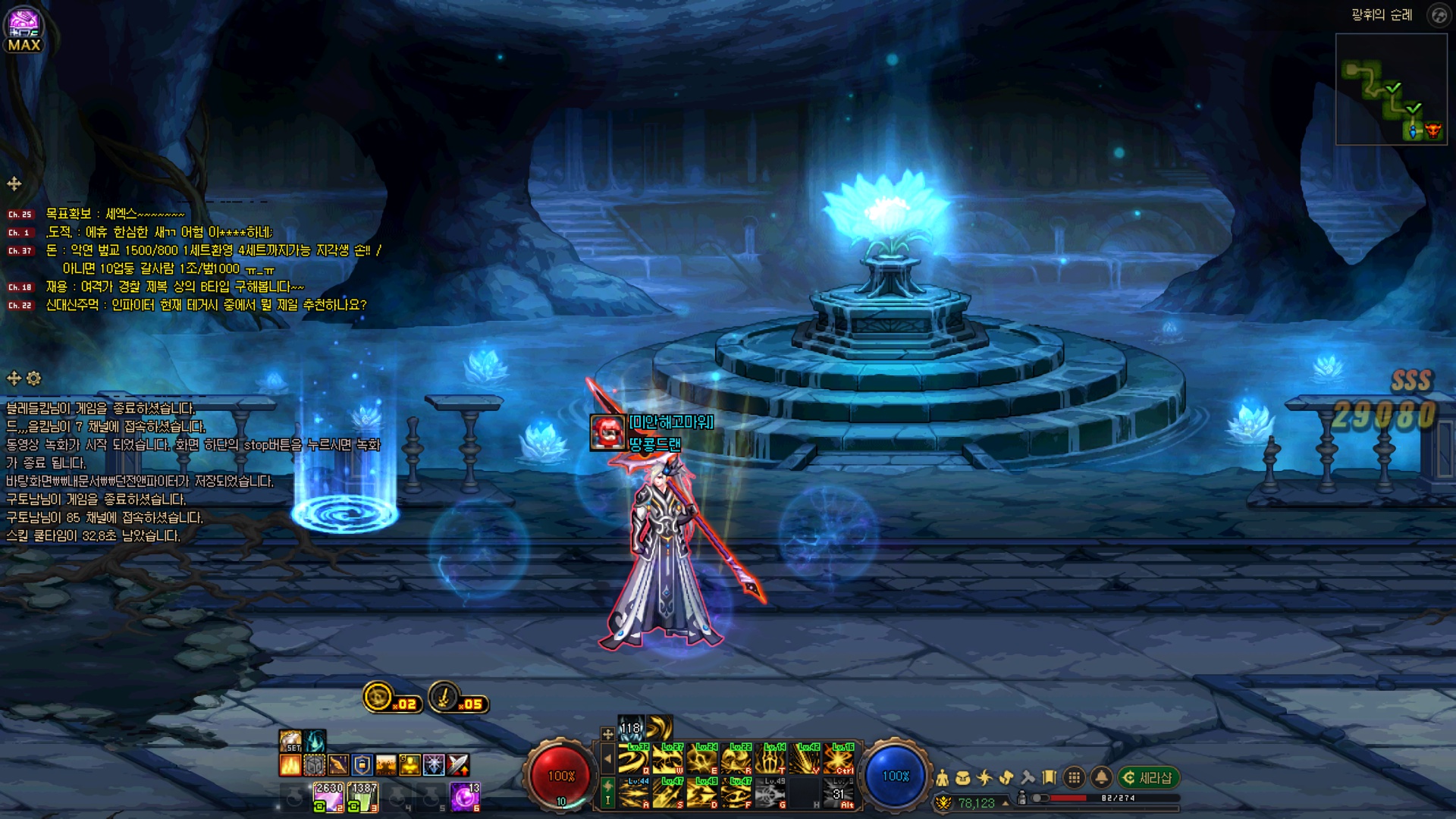Open the skill window star icon
The image size is (1456, 819).
click(x=984, y=778)
